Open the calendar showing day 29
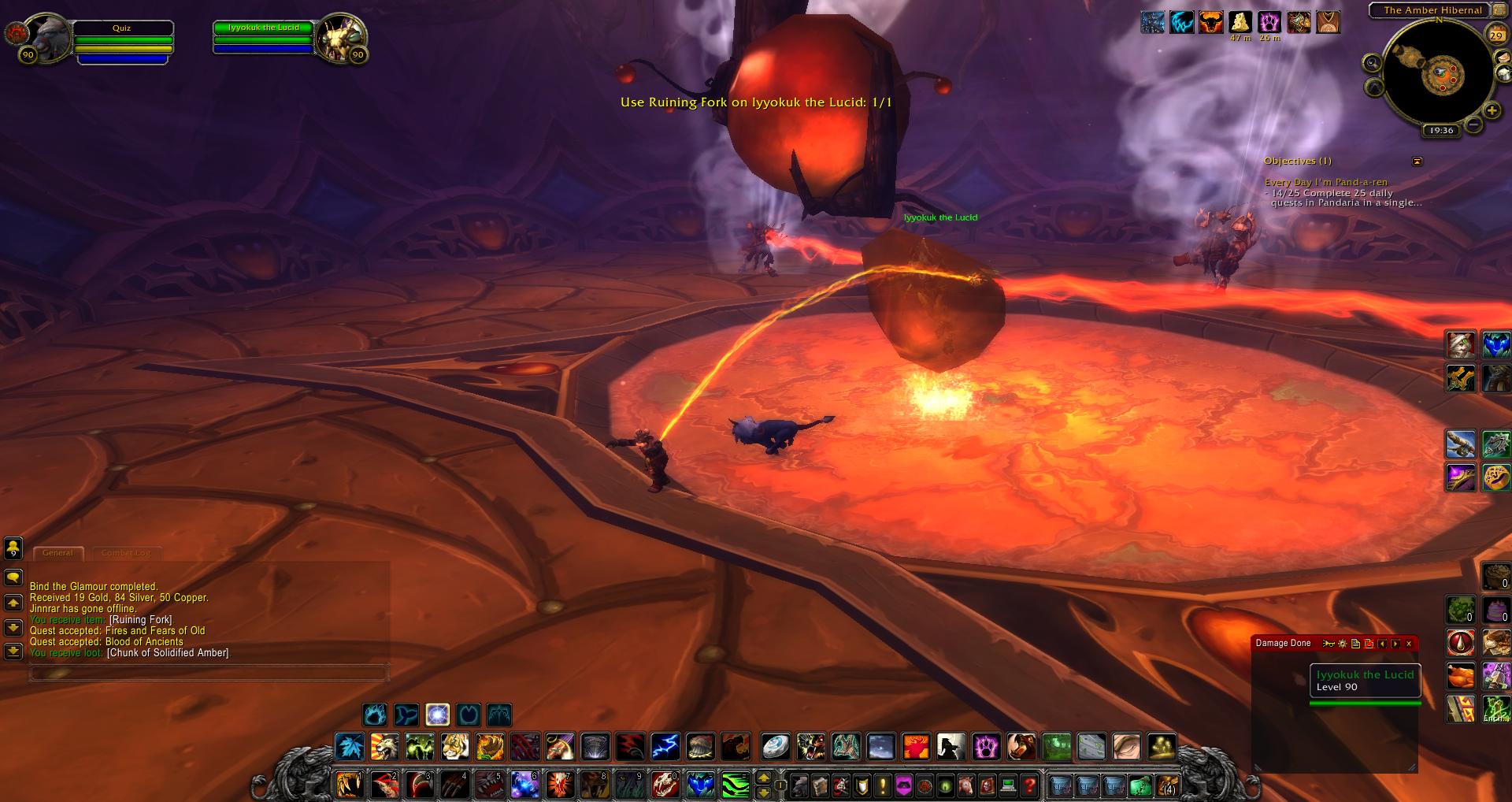This screenshot has width=1512, height=802. [1495, 35]
